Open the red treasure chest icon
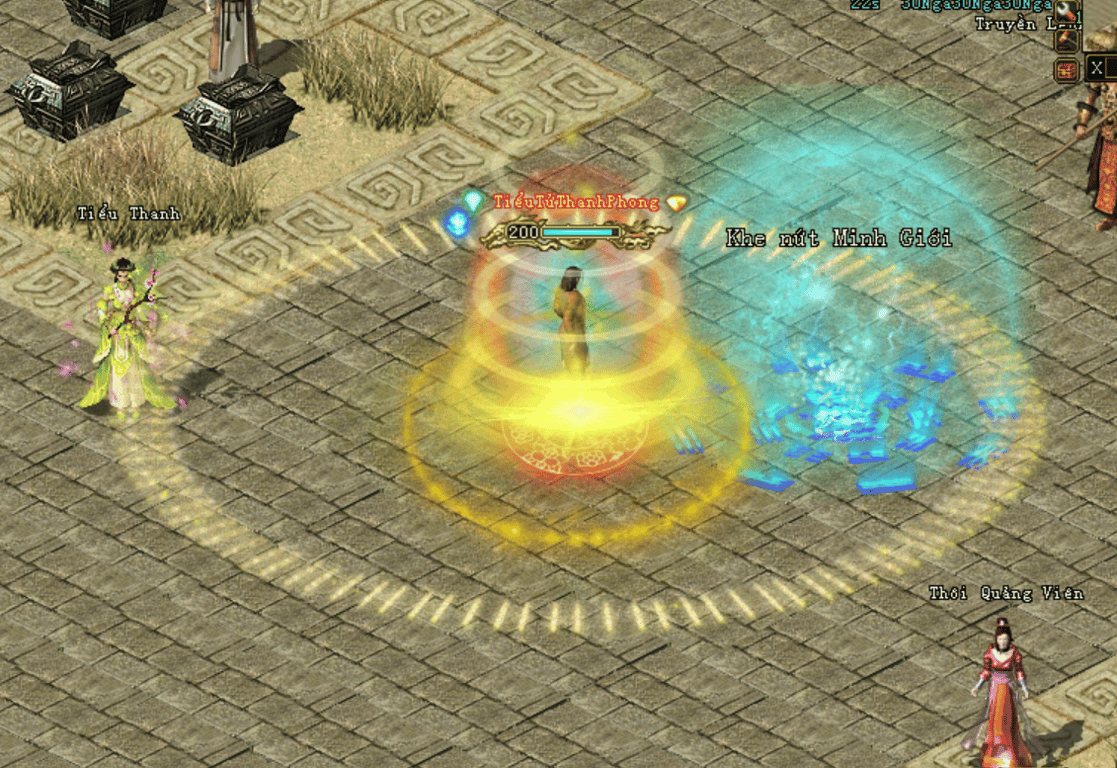This screenshot has width=1117, height=768. (1067, 70)
